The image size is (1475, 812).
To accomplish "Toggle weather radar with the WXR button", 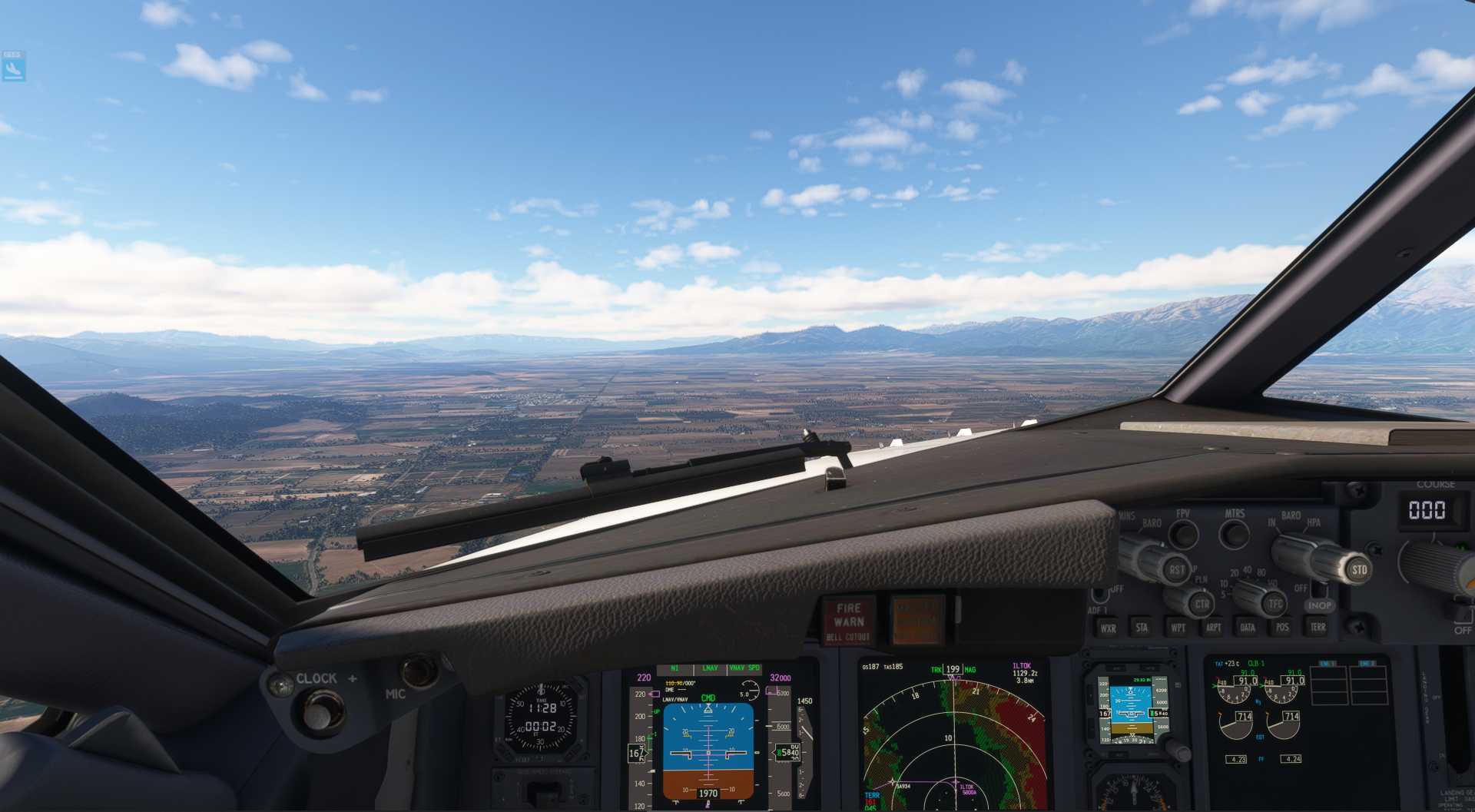I will [x=1109, y=628].
